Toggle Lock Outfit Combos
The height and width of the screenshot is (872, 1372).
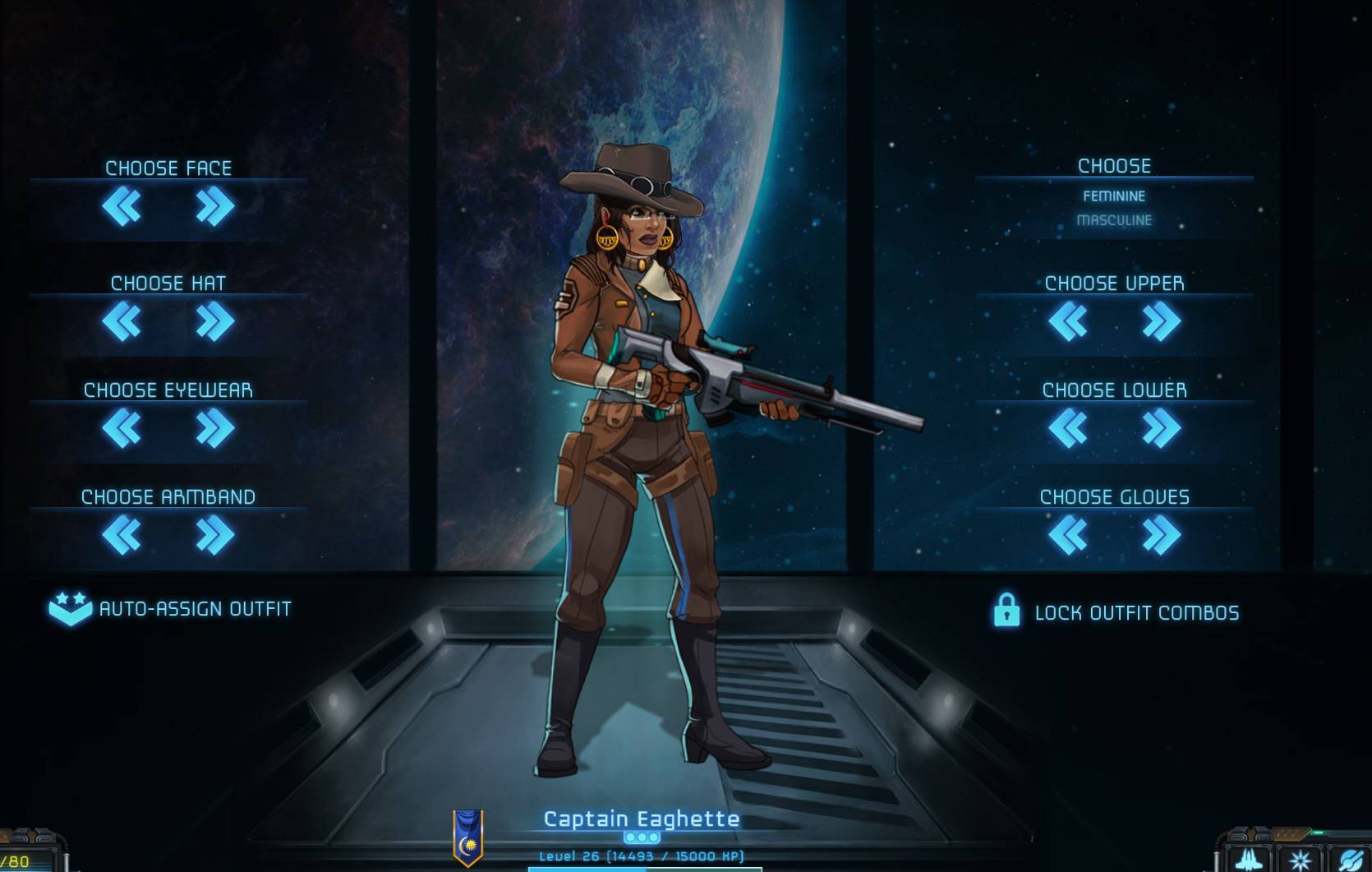(1116, 612)
